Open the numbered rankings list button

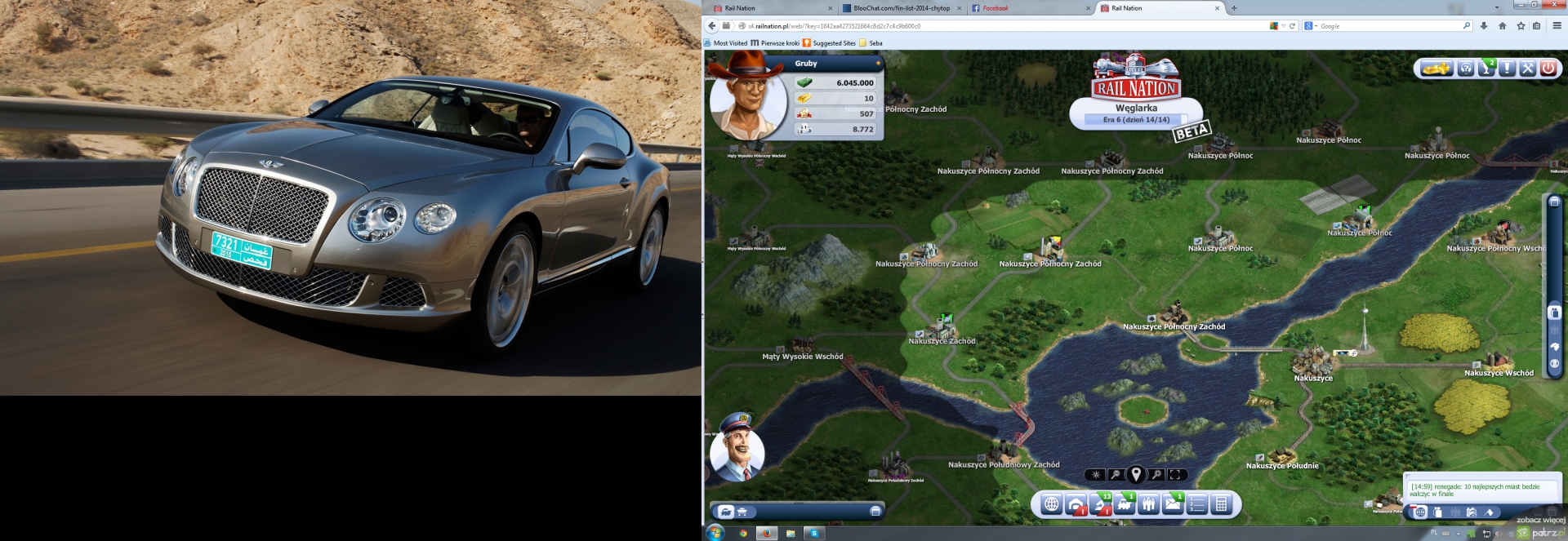point(1197,504)
